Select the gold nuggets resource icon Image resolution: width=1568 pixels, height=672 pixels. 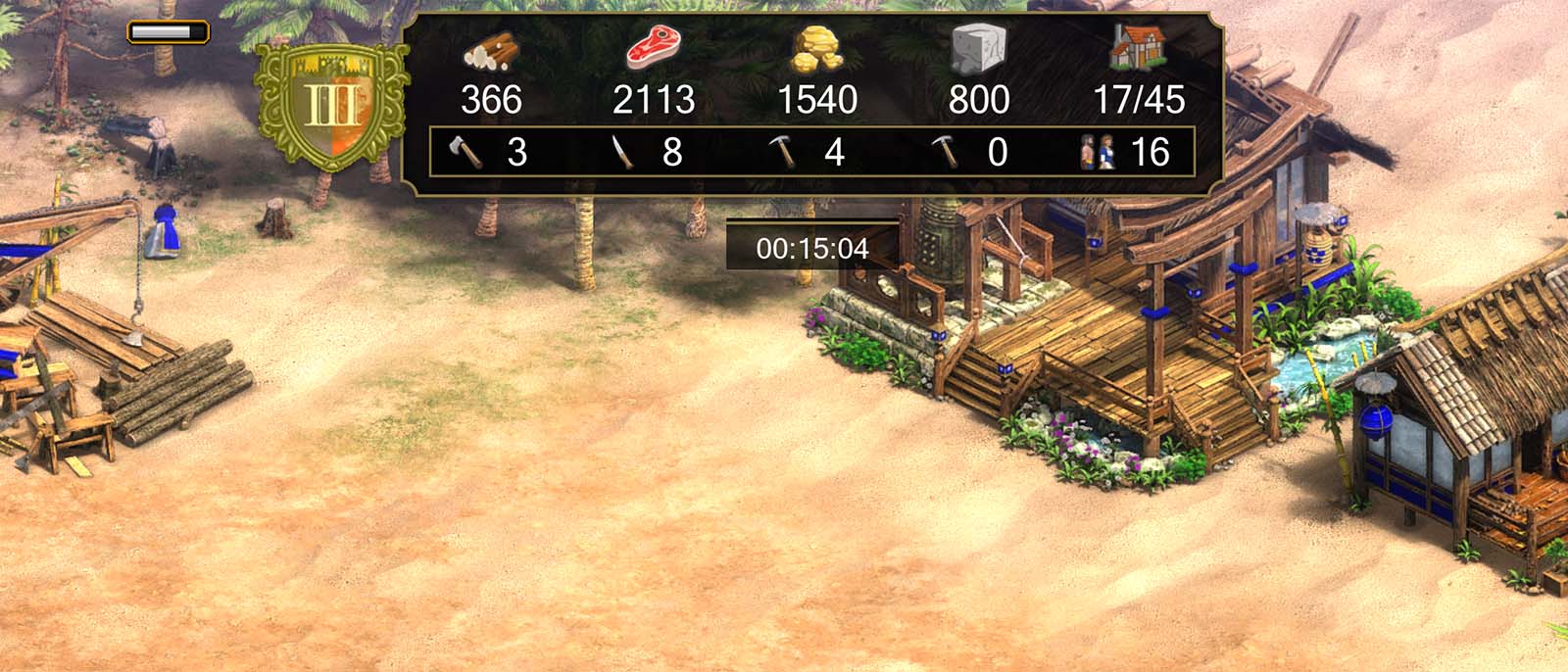pyautogui.click(x=817, y=49)
